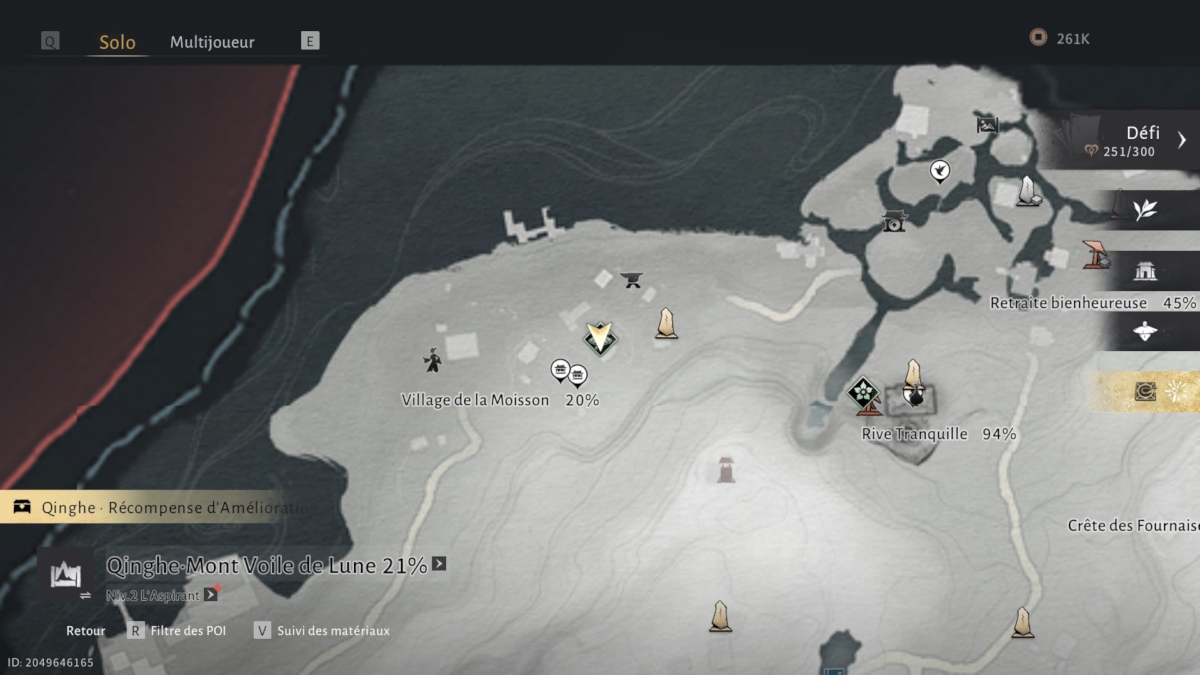1200x675 pixels.
Task: Click the Retour button
Action: (x=86, y=631)
